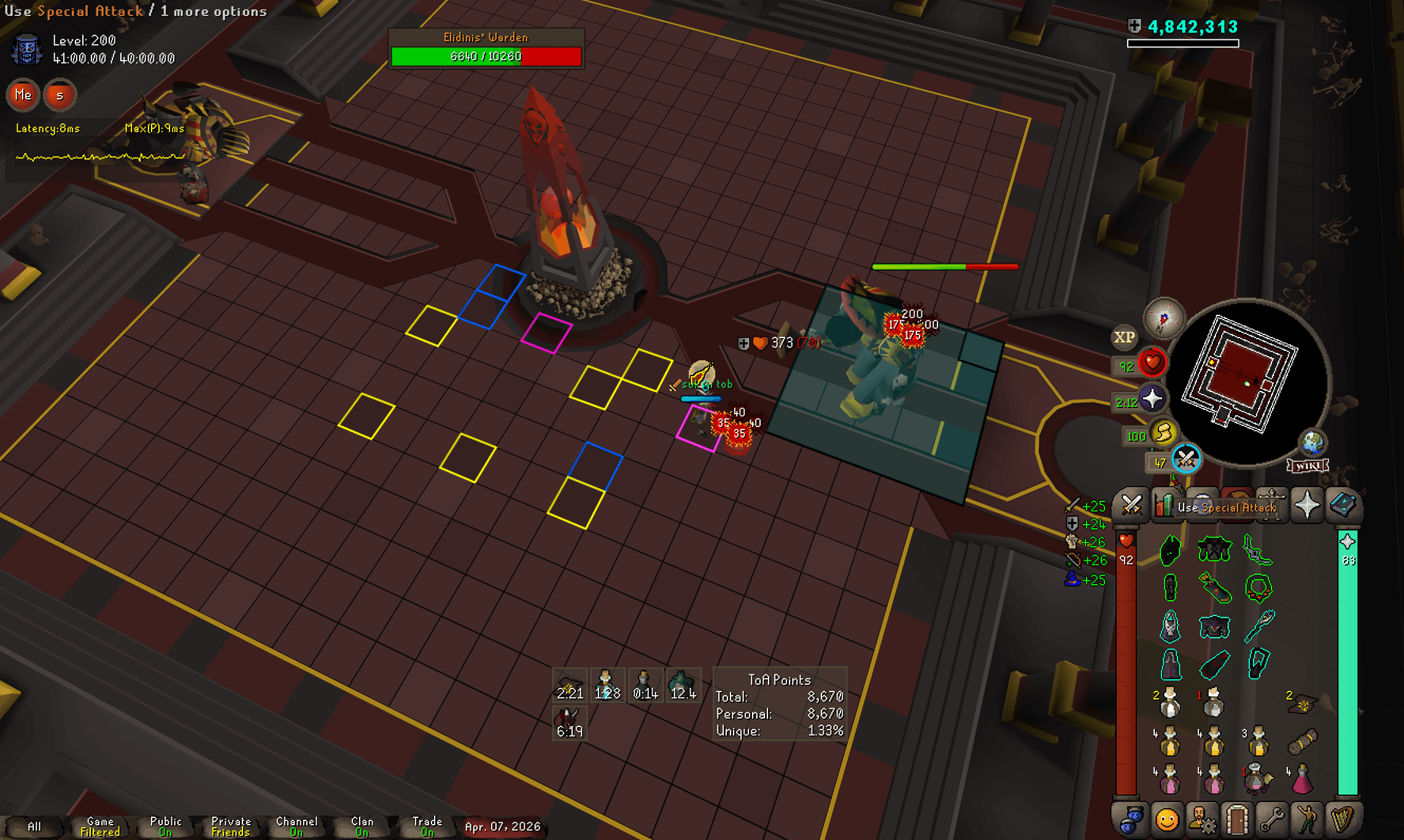Toggle quick prayers on the prayer orb
This screenshot has width=1404, height=840.
(x=1151, y=398)
